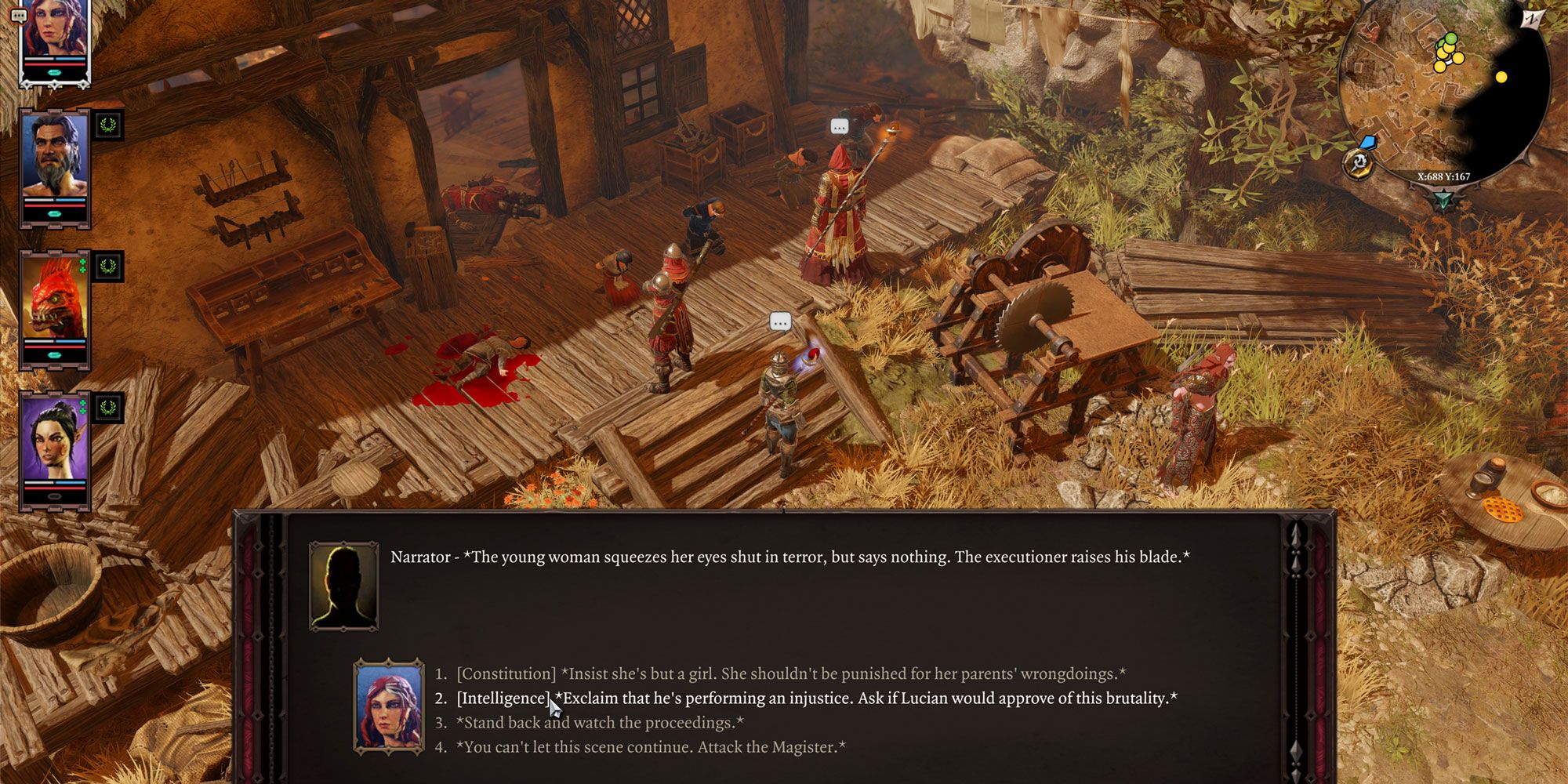Toggle the green gem beneath the minimap

click(1442, 198)
